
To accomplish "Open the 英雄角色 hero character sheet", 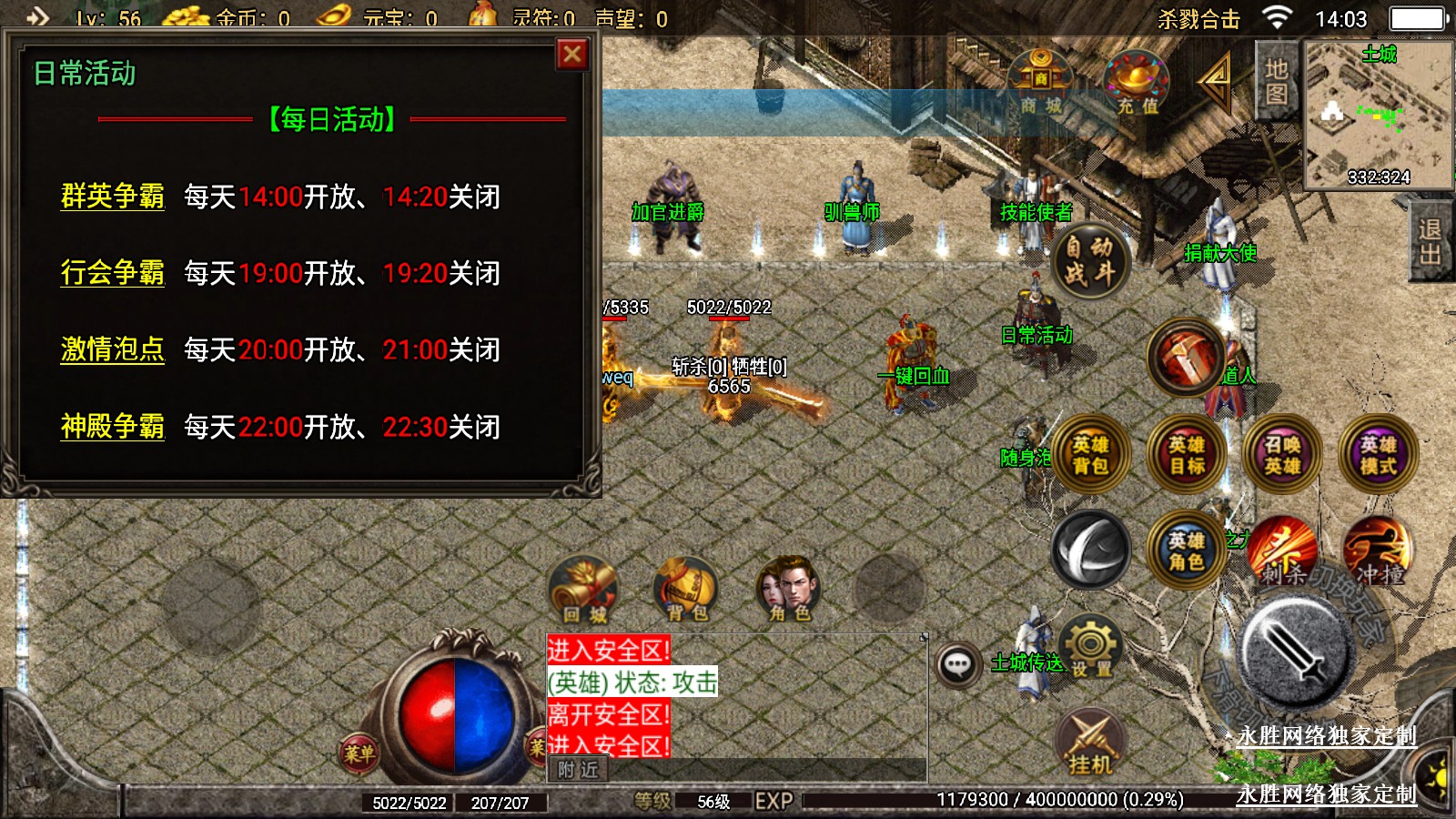I will click(1187, 551).
